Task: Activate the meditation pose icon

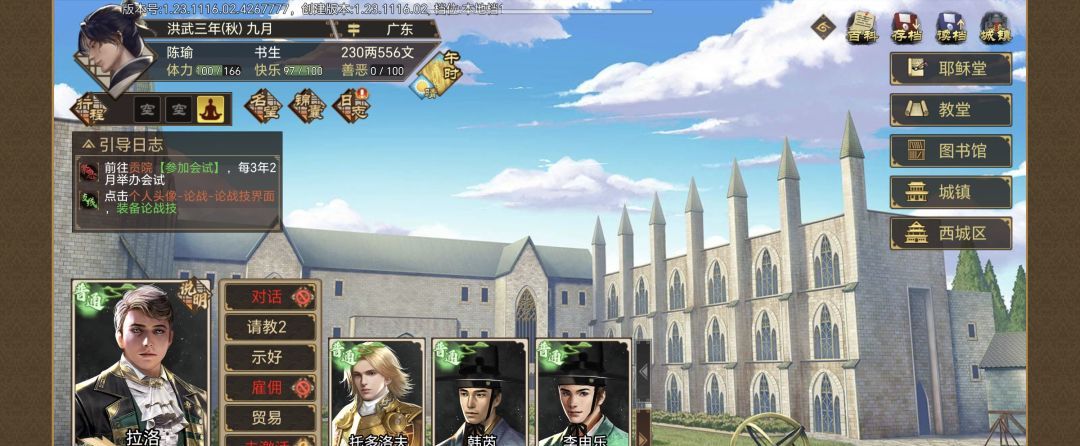Action: (x=210, y=108)
